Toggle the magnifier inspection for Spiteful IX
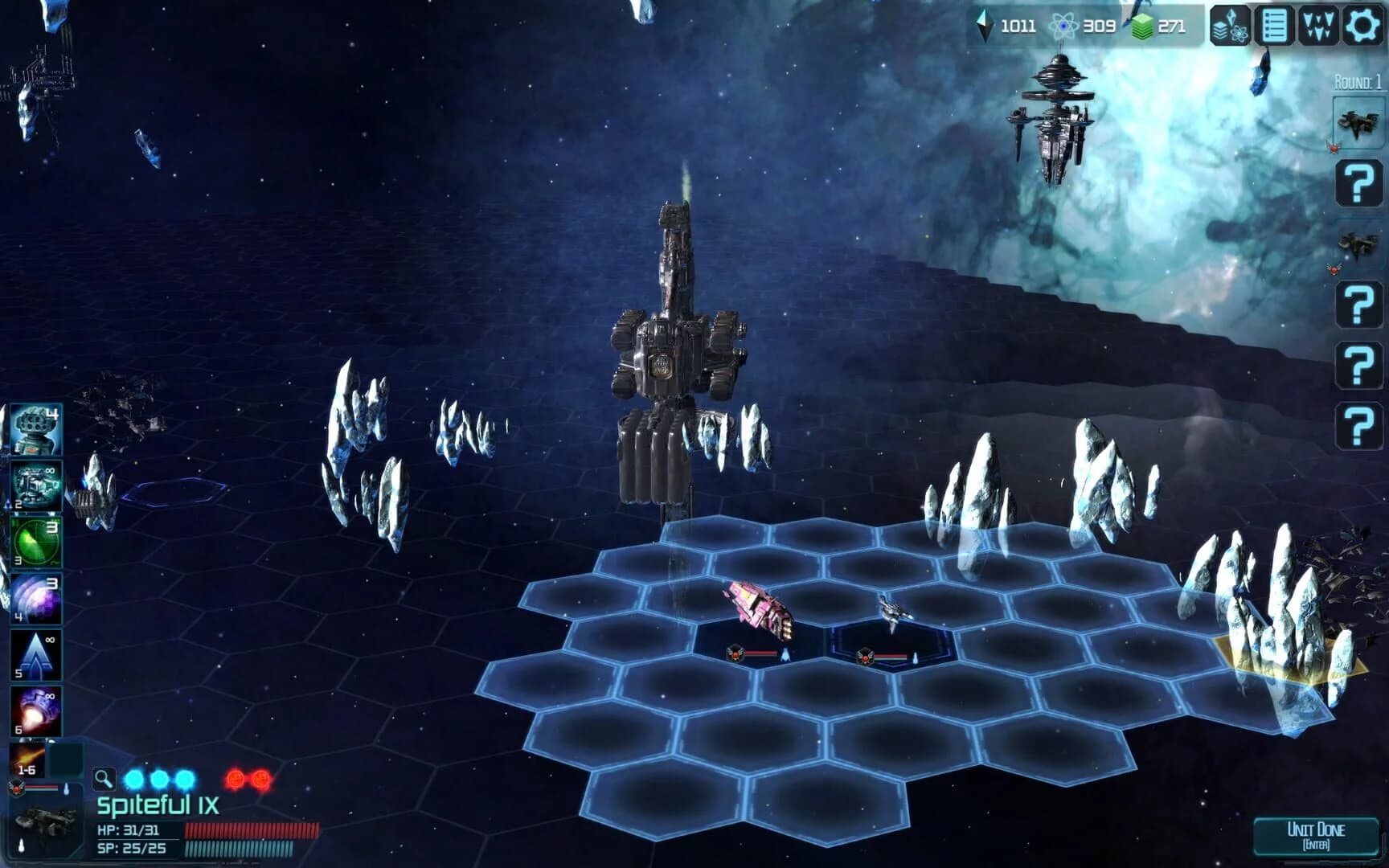Image resolution: width=1389 pixels, height=868 pixels. [x=103, y=778]
